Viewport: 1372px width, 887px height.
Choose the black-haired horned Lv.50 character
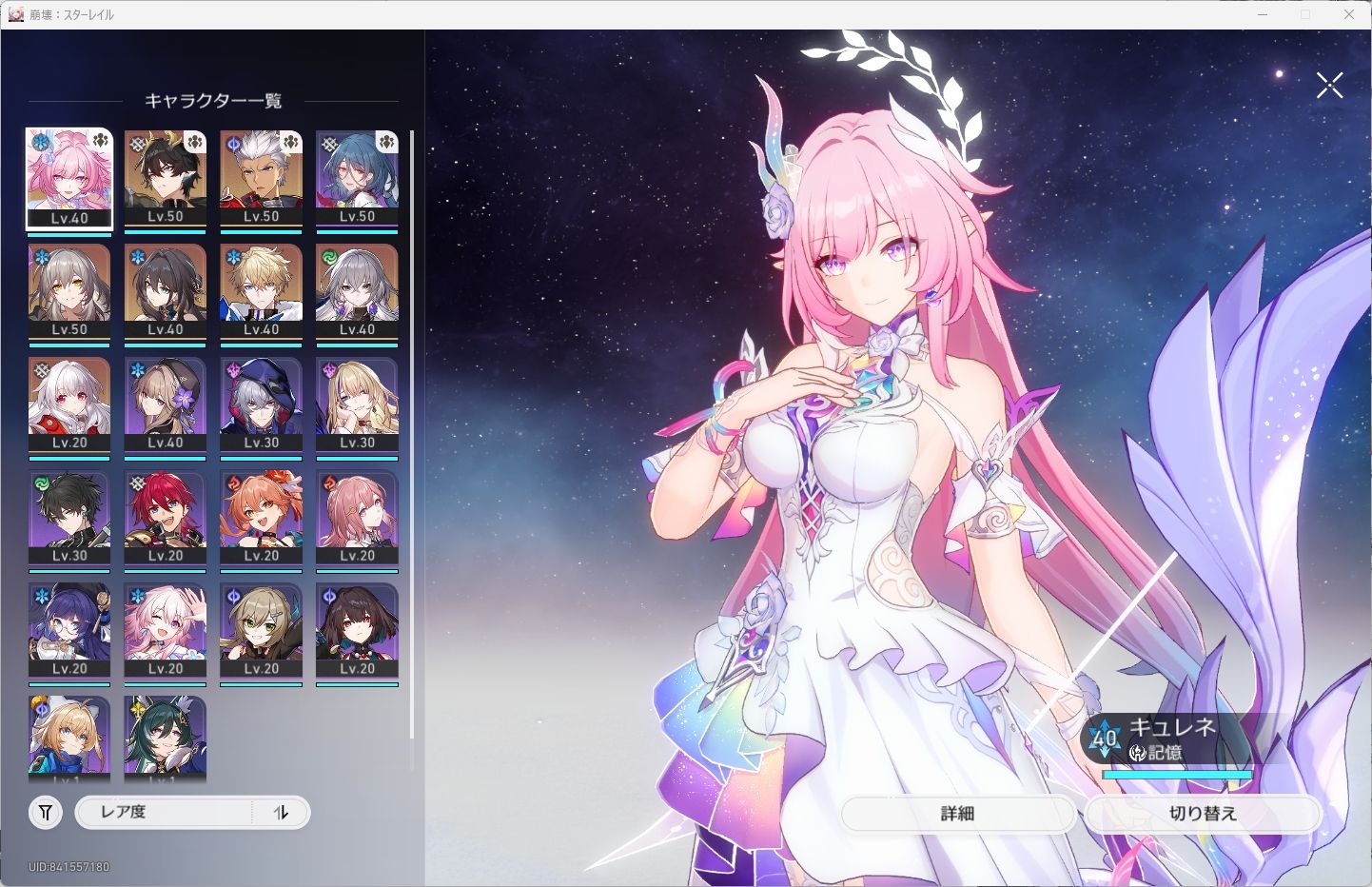[166, 179]
